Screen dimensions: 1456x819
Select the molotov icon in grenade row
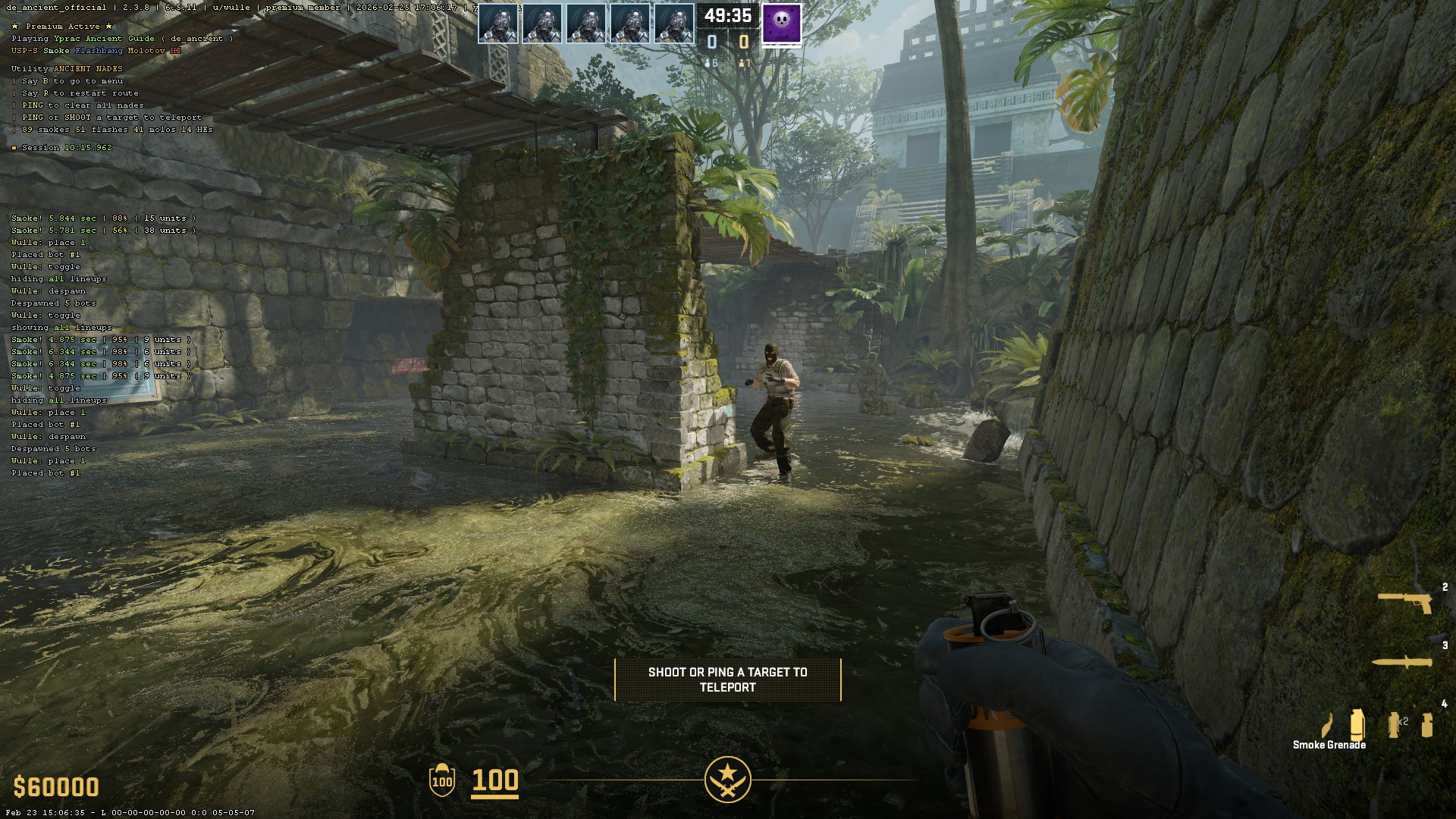1326,726
